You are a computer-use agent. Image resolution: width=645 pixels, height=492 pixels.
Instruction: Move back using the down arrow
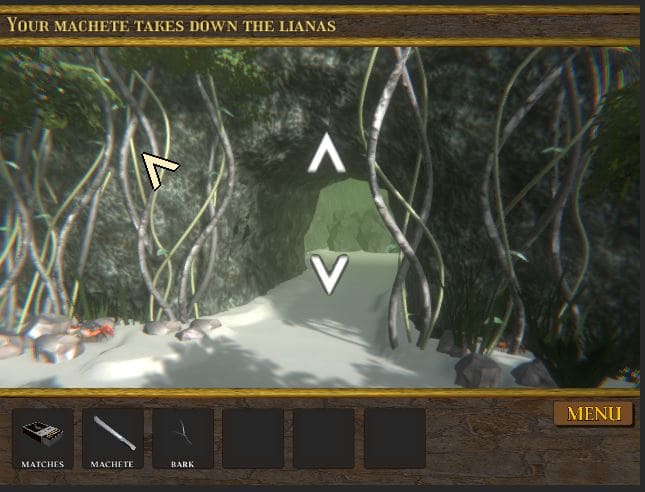tap(328, 273)
